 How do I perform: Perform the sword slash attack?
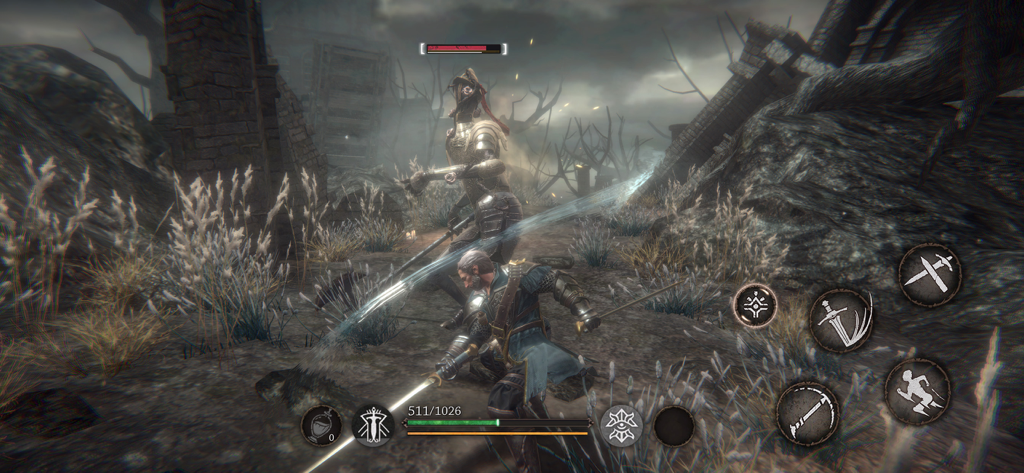point(840,320)
